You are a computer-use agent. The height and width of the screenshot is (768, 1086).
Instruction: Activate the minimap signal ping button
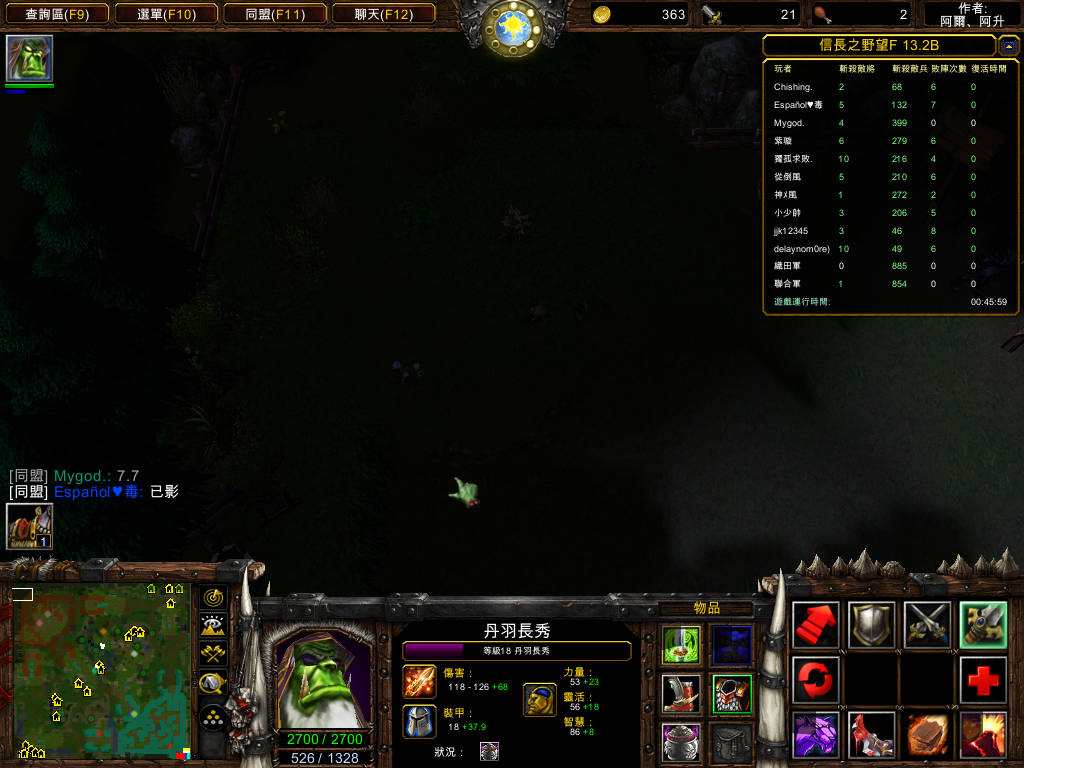click(212, 598)
